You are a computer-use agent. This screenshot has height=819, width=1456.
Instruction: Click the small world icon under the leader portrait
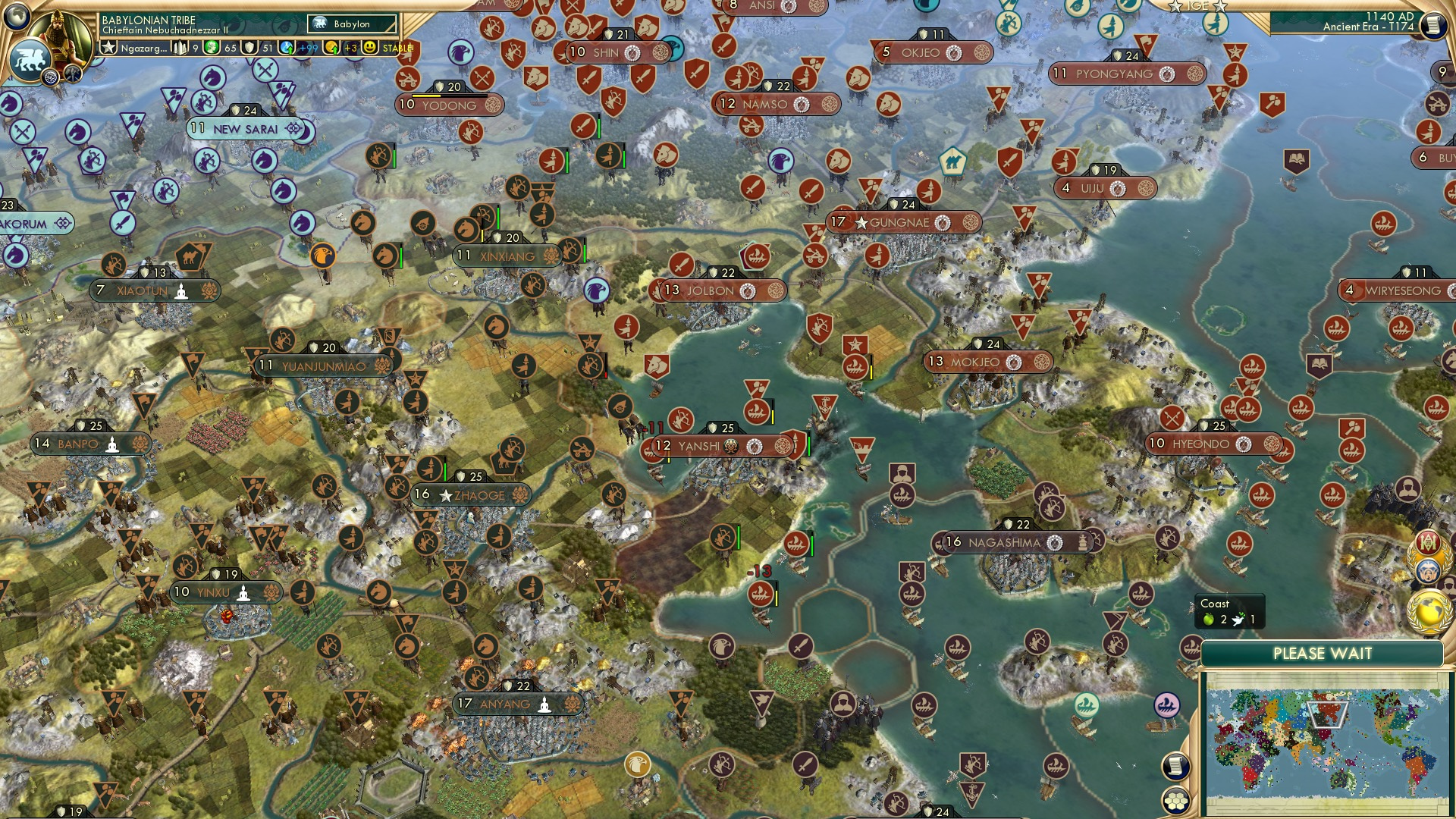[50, 77]
